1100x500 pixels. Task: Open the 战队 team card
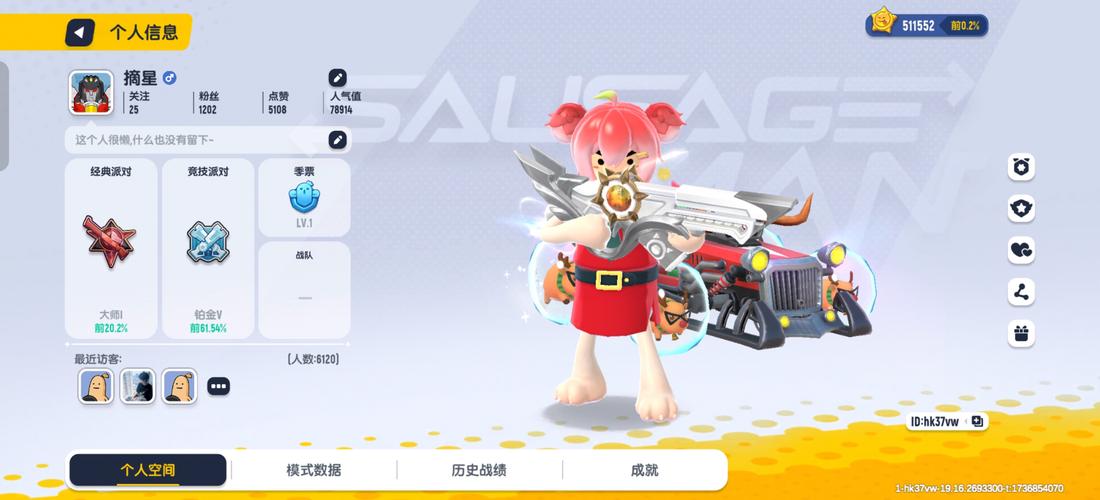point(304,290)
